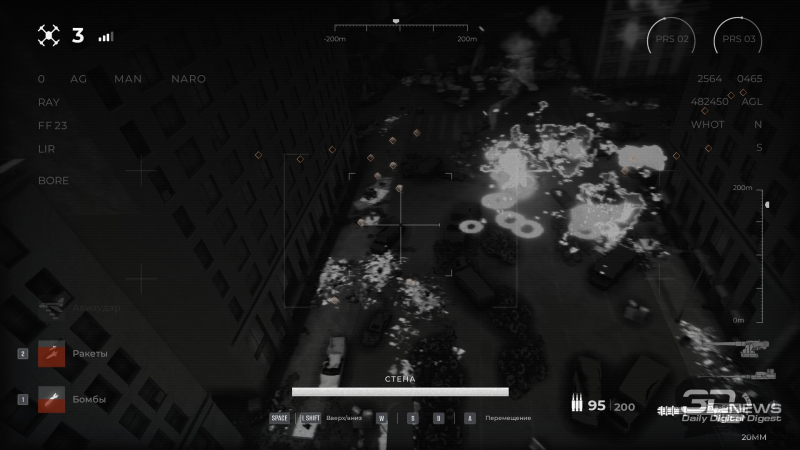The width and height of the screenshot is (800, 450).
Task: Select the Ракеты rocket weapon icon
Action: pyautogui.click(x=51, y=354)
